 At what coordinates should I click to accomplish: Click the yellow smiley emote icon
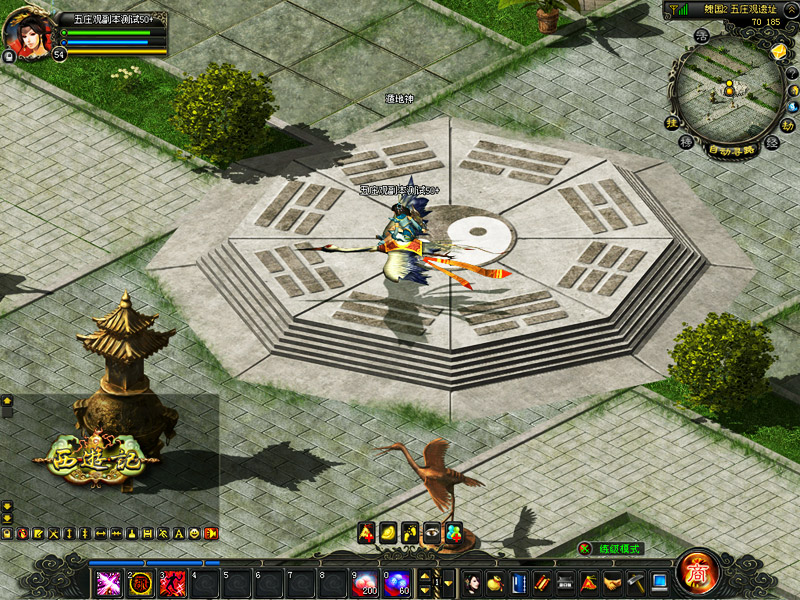194,534
